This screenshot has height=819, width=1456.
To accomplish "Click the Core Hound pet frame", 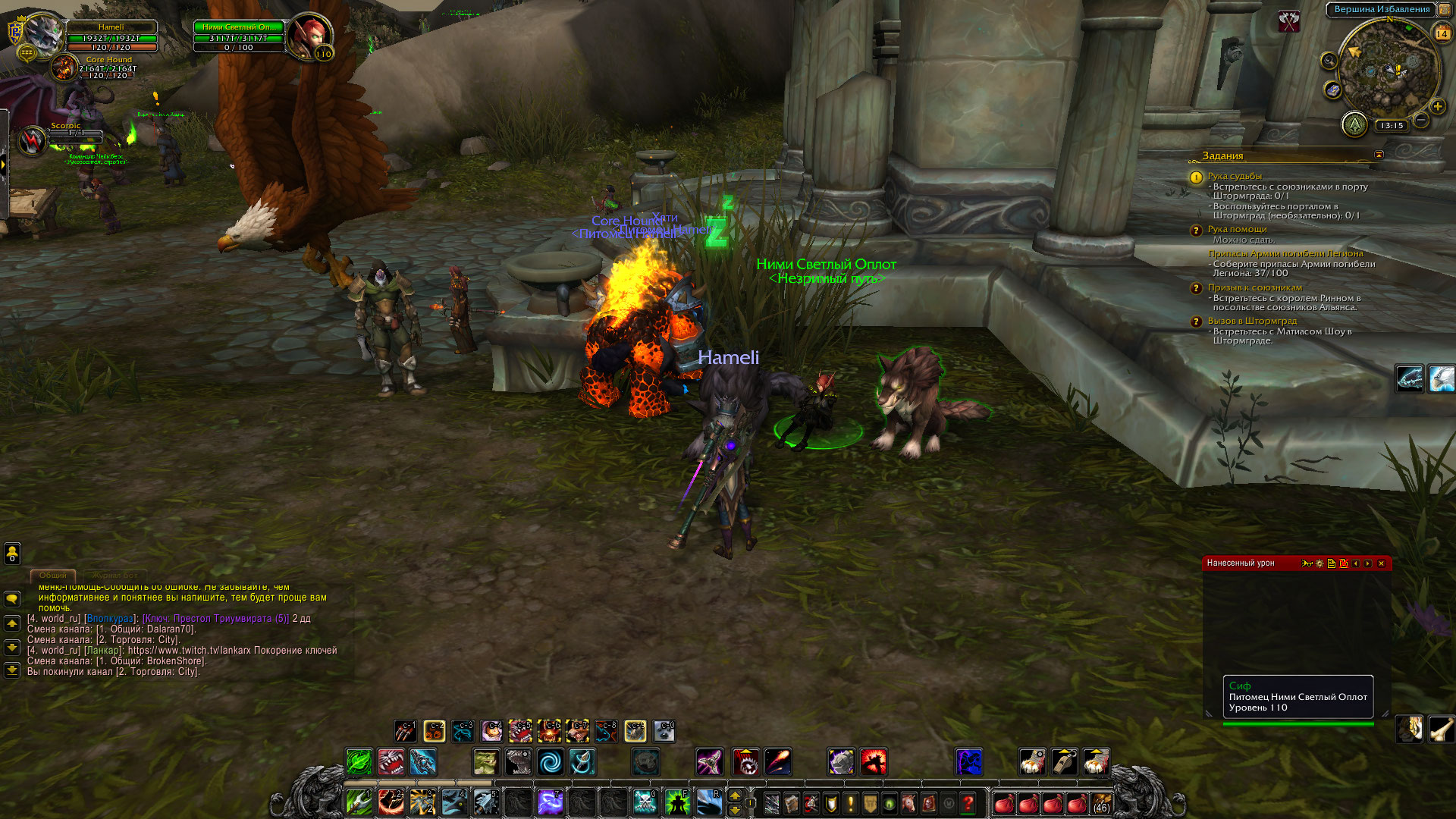I will click(x=65, y=68).
